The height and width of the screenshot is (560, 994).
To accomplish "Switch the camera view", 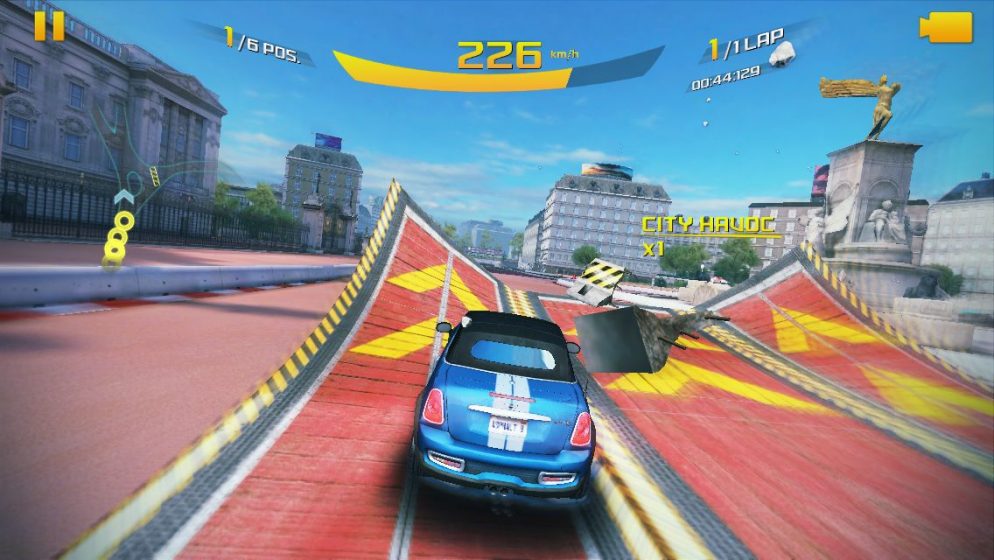I will 945,27.
